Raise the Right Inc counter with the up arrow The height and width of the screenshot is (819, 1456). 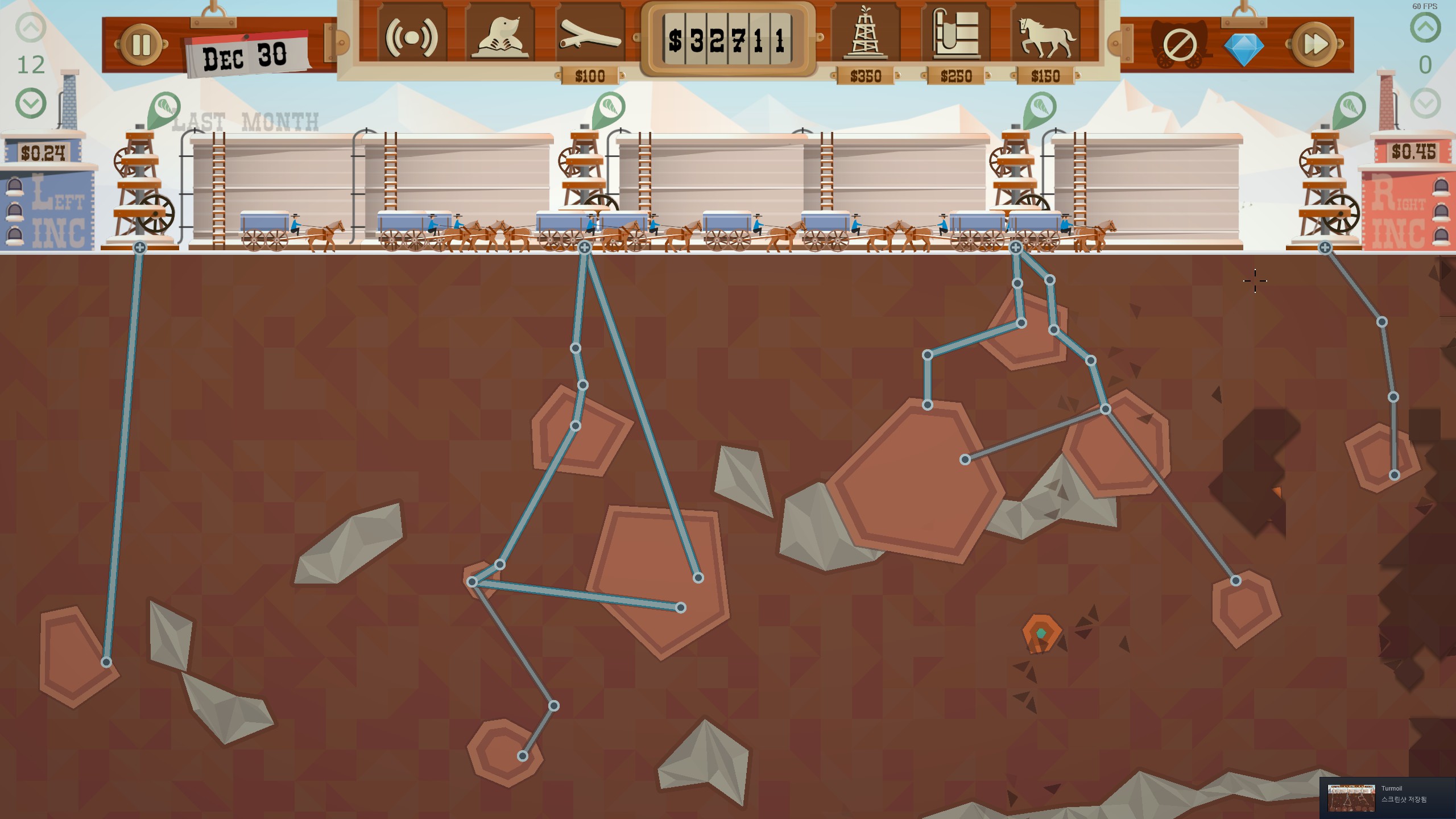1425,27
